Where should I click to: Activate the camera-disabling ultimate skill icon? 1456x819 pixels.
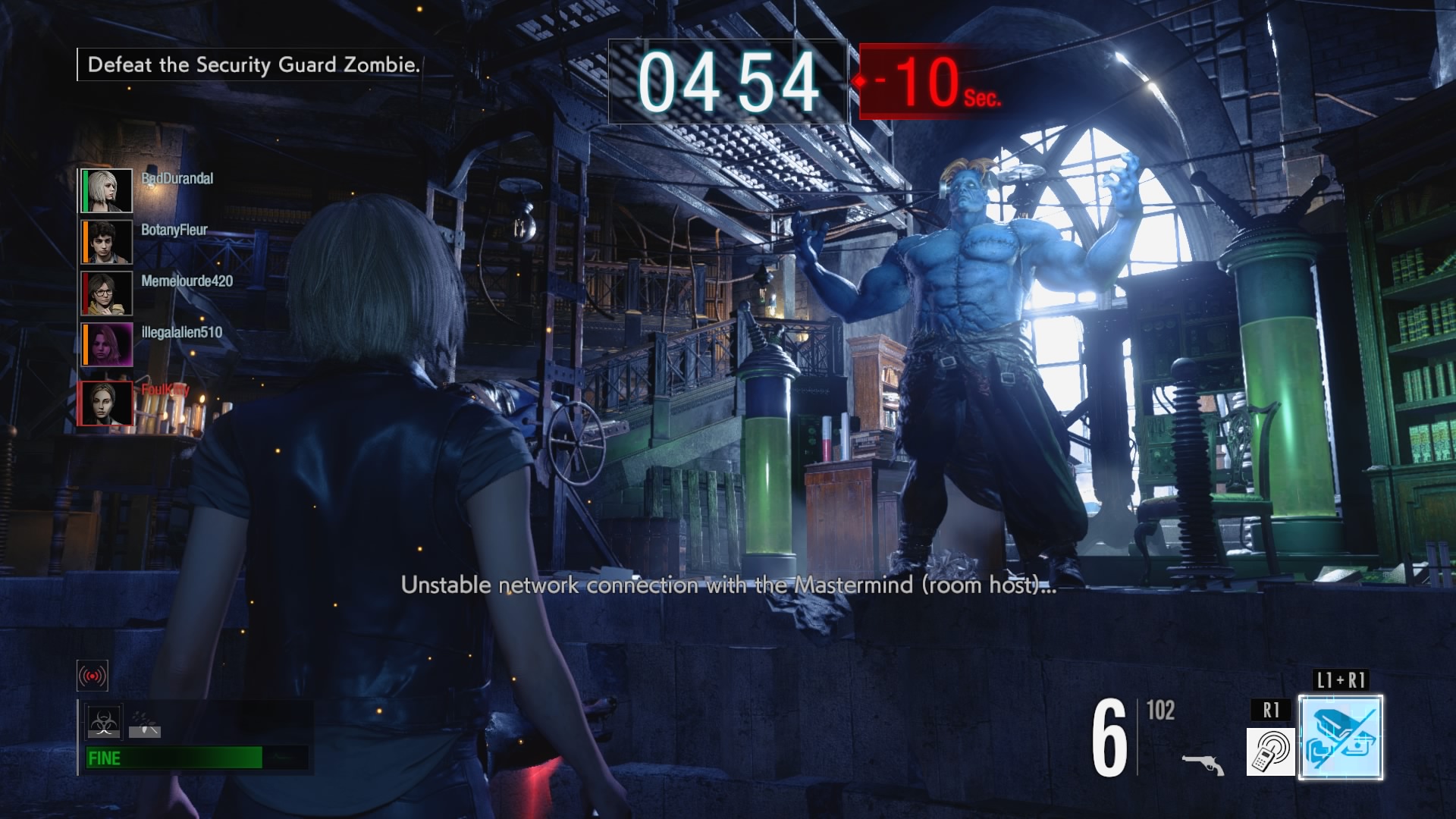click(x=1340, y=737)
